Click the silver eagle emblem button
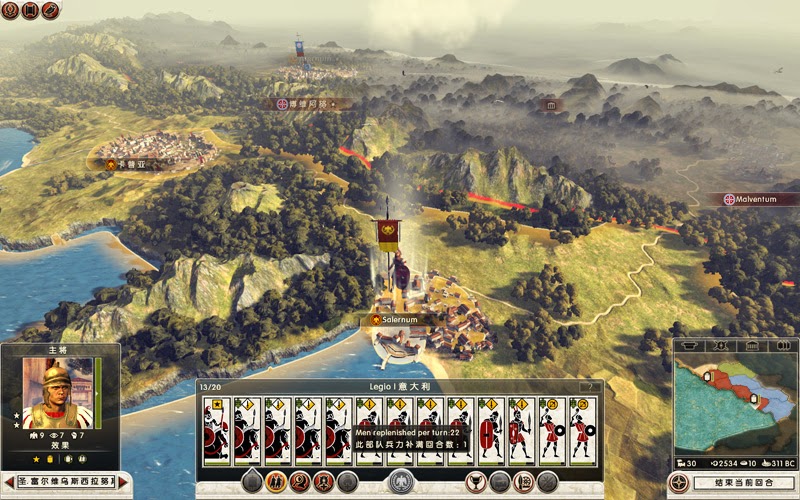This screenshot has width=800, height=500. coord(401,482)
